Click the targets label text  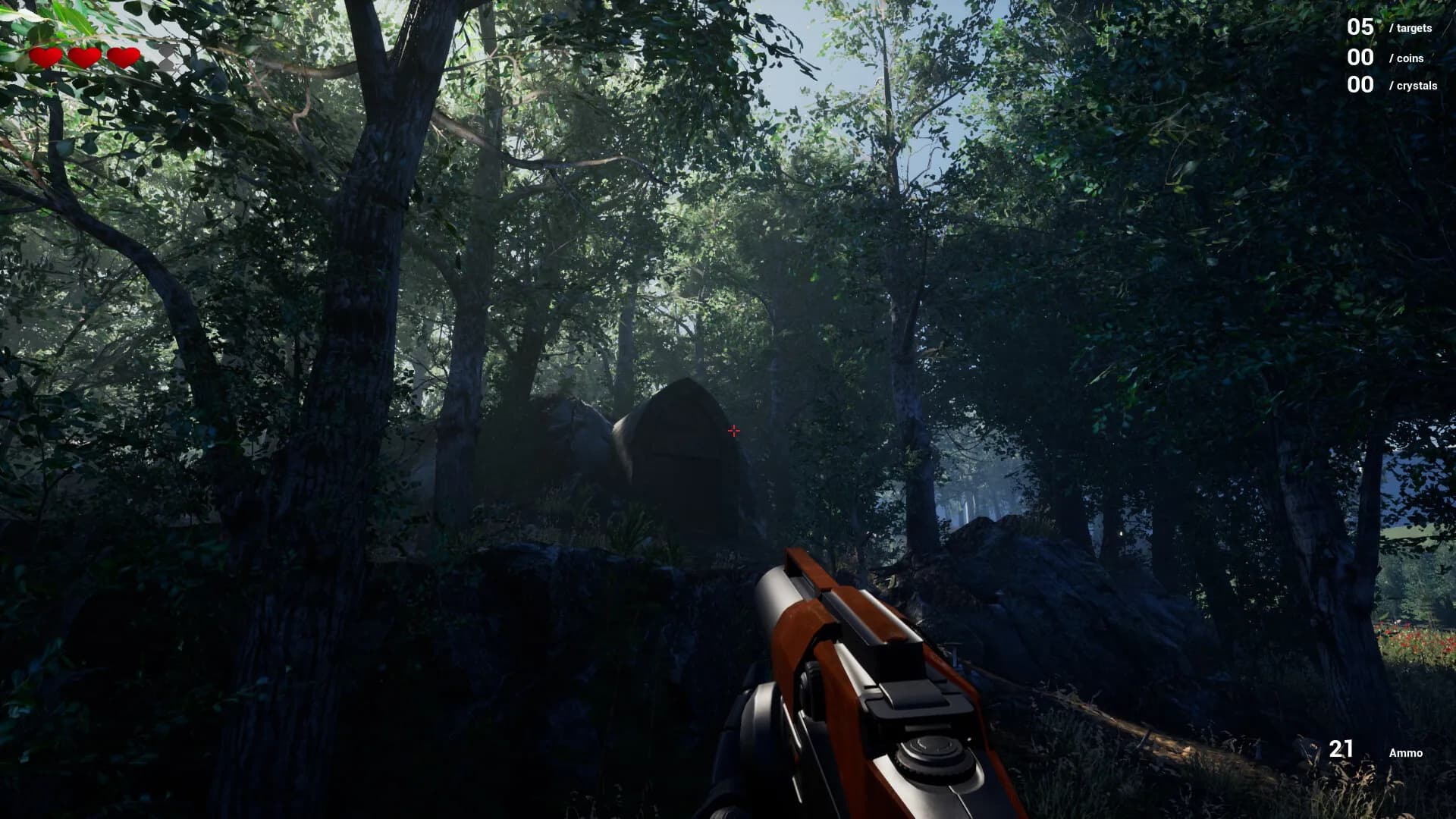[1412, 28]
